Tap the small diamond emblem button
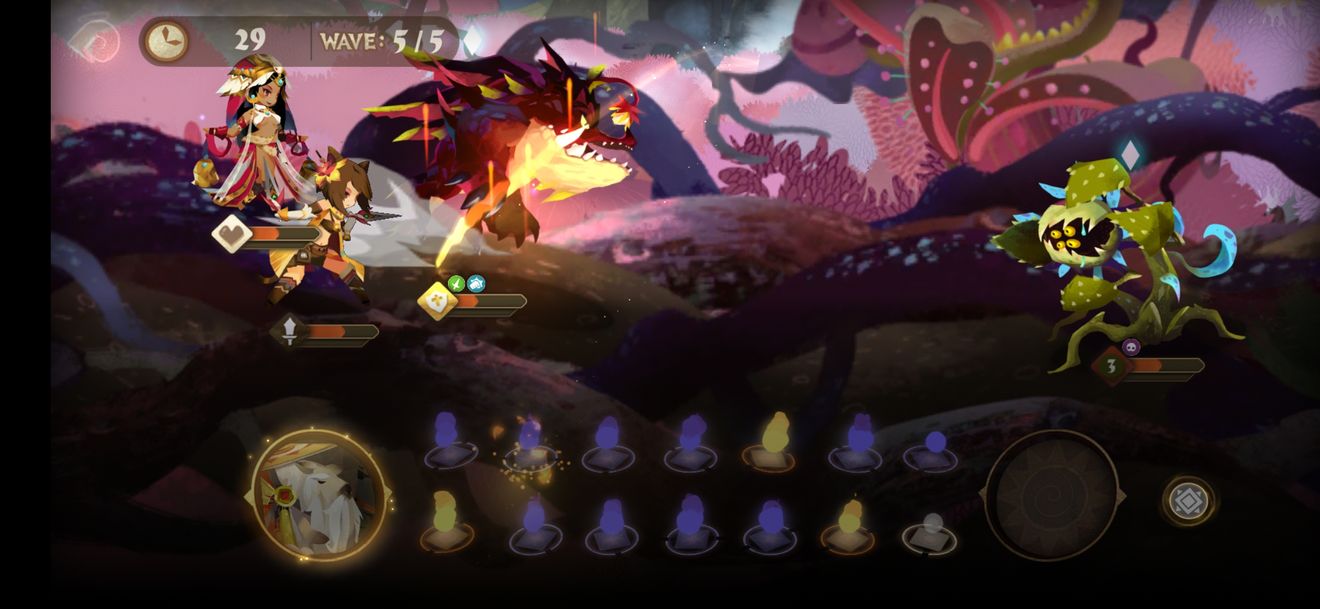The image size is (1320, 609). (x=1188, y=500)
